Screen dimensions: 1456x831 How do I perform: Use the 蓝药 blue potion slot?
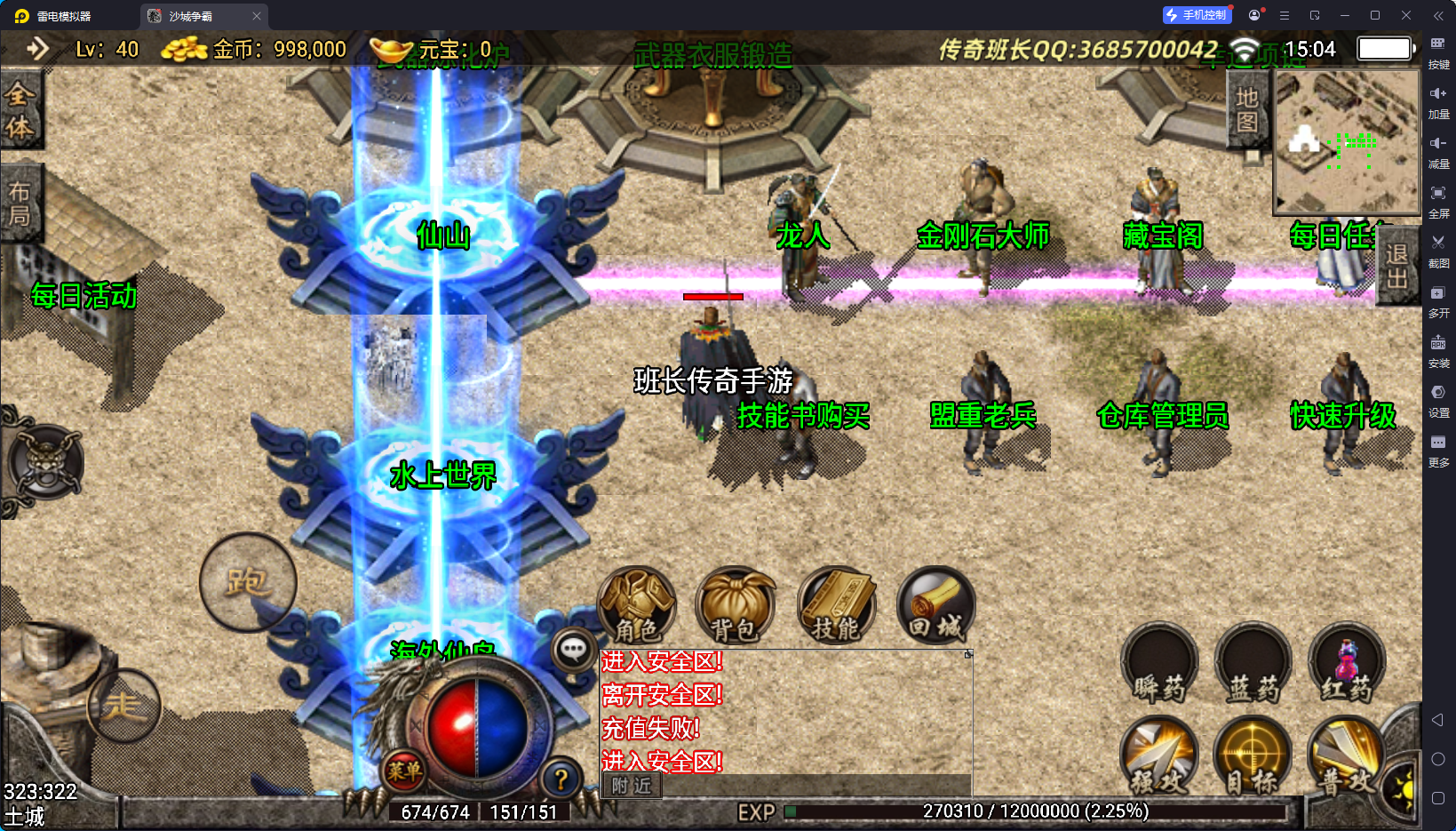tap(1253, 665)
